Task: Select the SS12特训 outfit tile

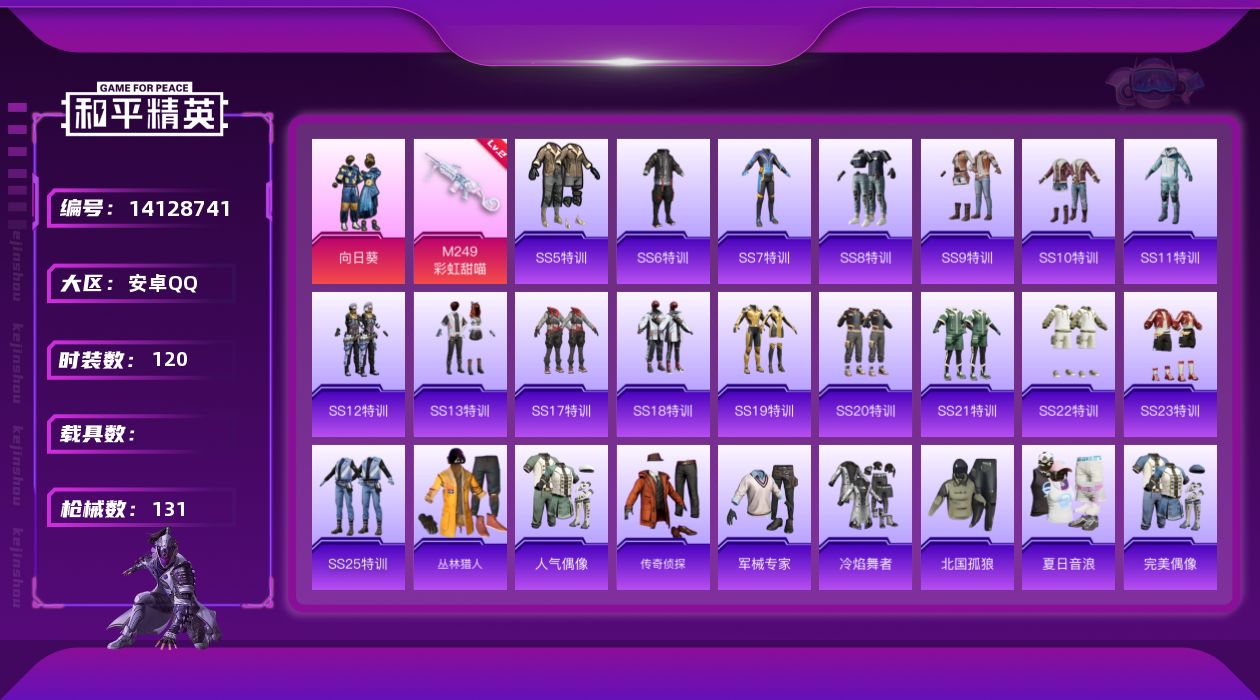Action: 358,364
